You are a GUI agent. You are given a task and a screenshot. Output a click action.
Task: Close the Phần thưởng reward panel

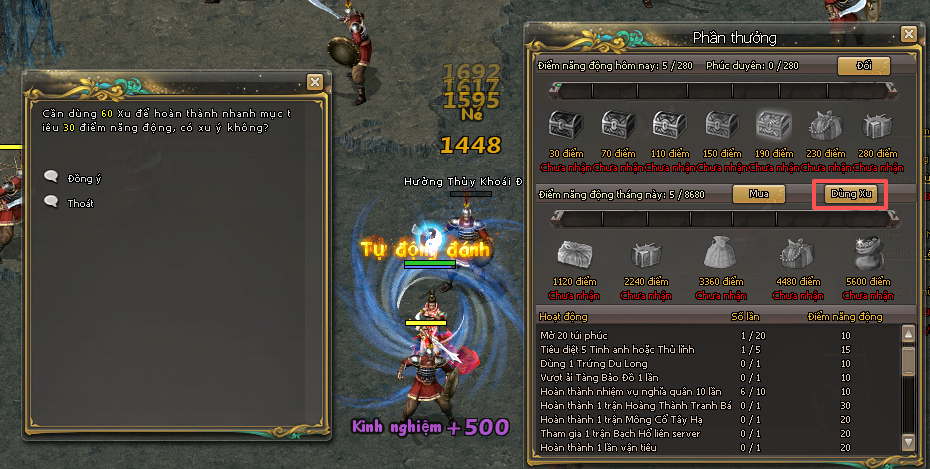coord(908,33)
